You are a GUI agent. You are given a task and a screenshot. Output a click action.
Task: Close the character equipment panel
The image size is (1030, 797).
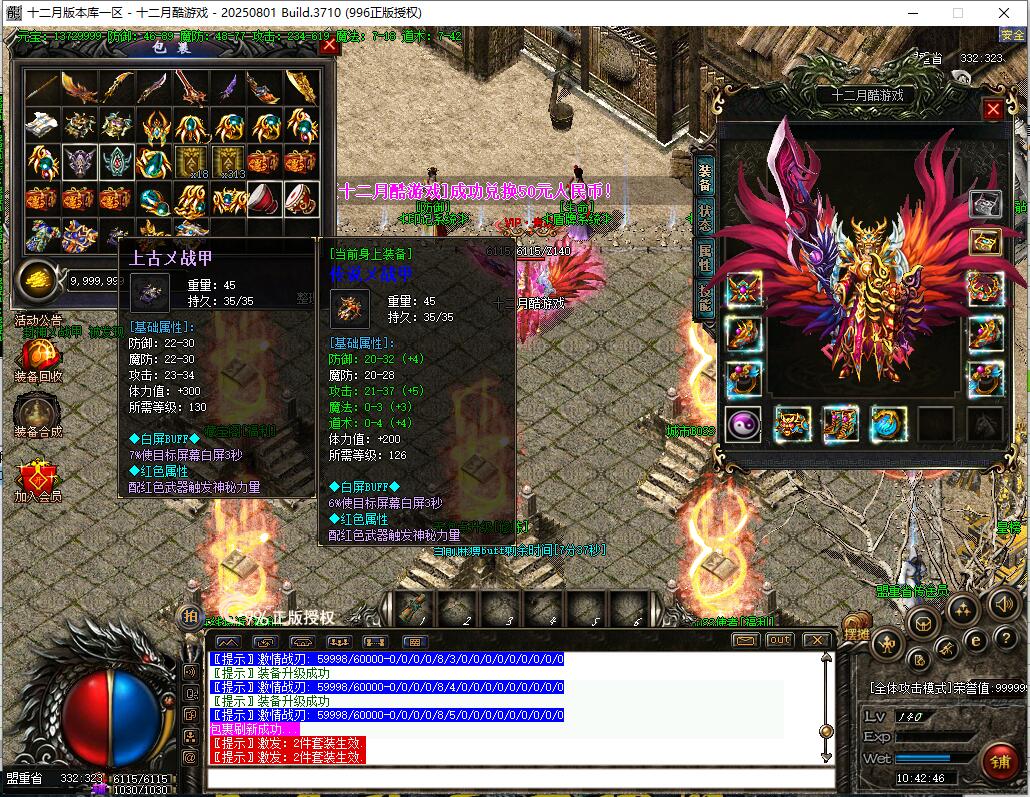click(x=993, y=110)
